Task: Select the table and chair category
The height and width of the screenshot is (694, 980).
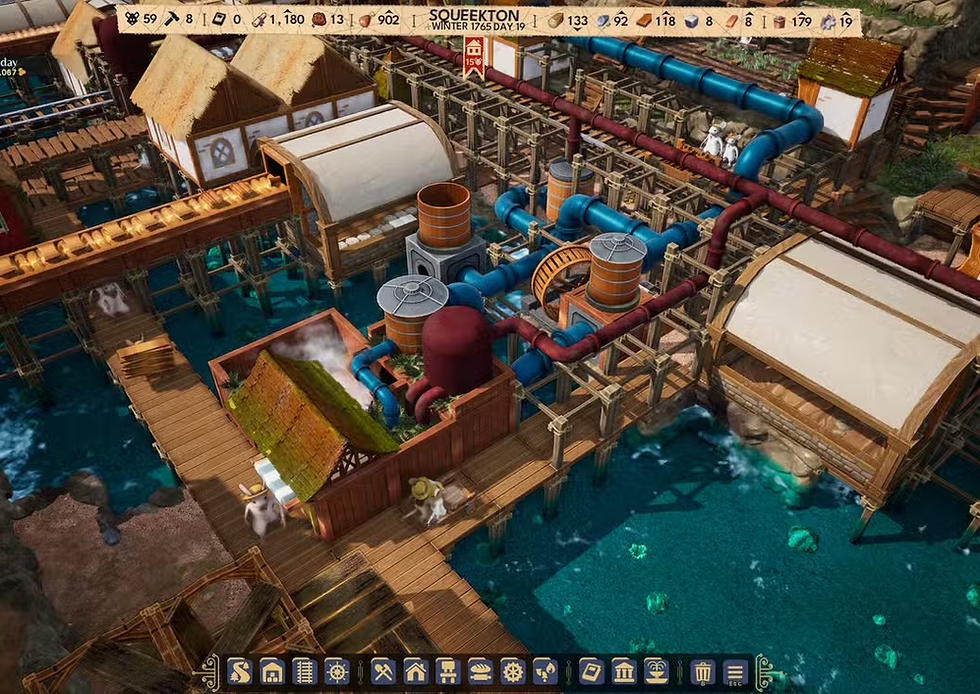Action: [448, 671]
